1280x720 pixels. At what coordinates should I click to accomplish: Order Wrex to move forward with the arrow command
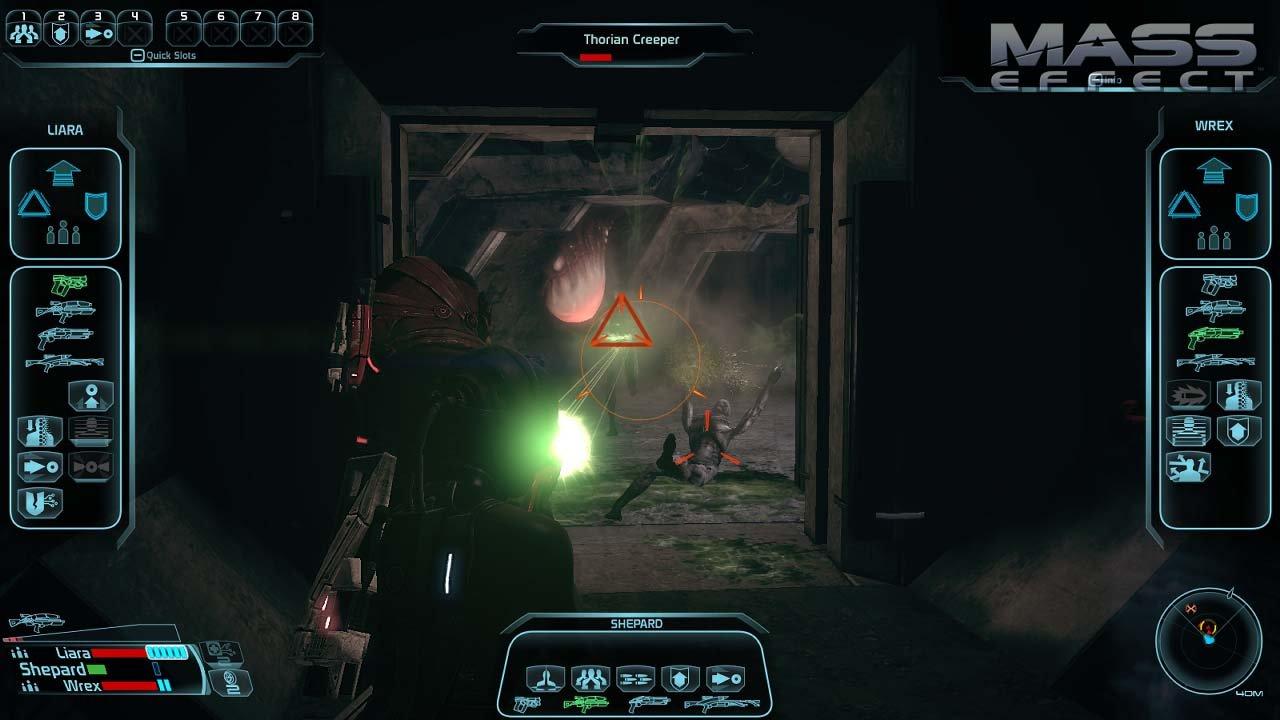tap(1213, 172)
